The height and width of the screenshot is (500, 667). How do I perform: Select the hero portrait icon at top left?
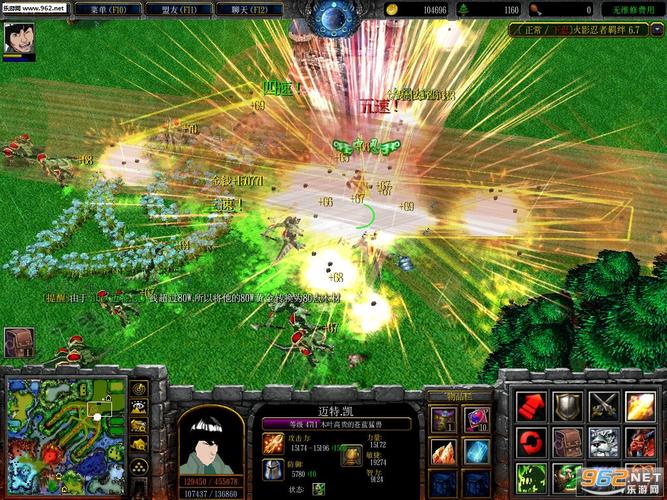[x=19, y=39]
